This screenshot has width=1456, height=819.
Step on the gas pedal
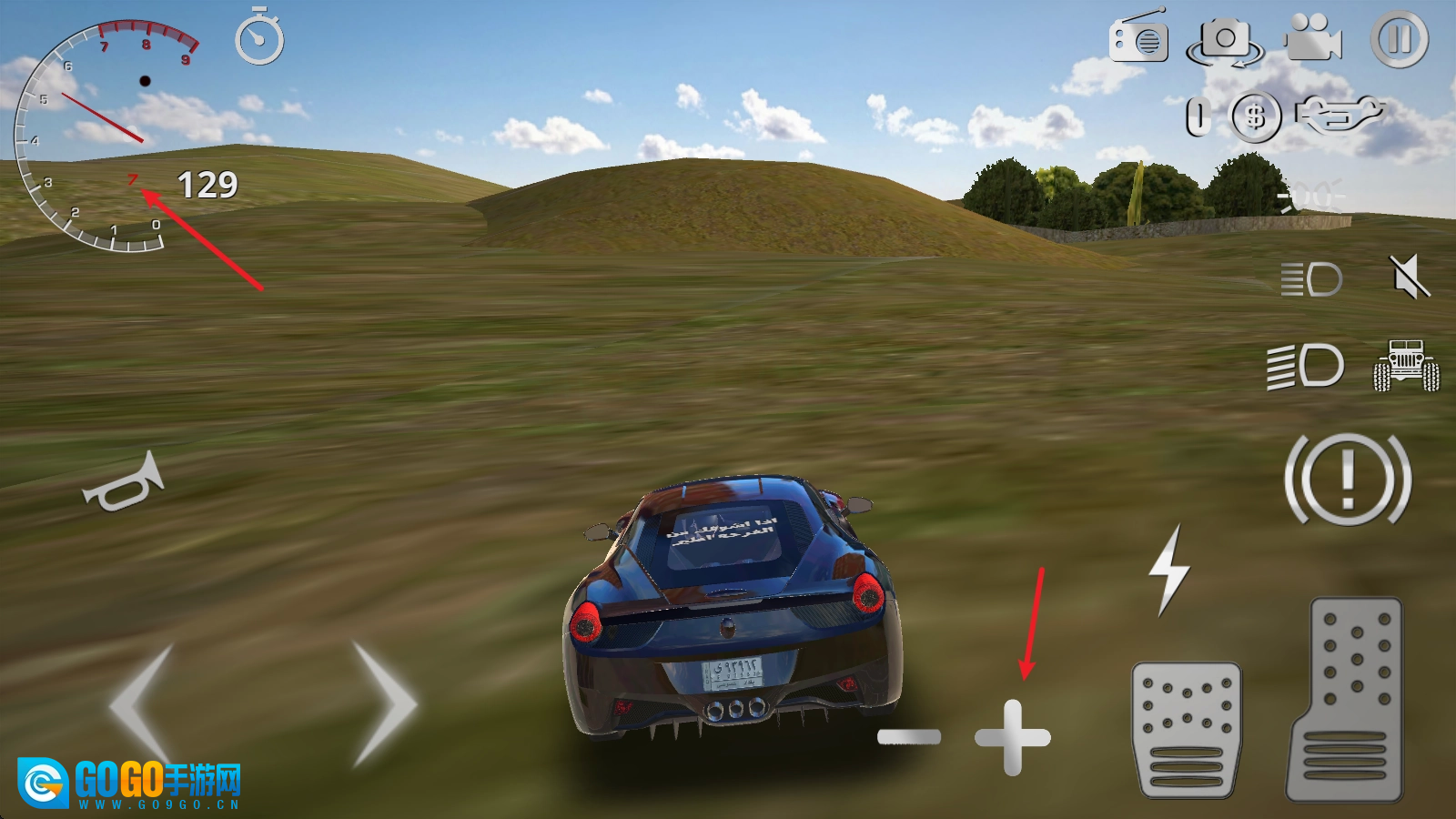coord(1346,699)
